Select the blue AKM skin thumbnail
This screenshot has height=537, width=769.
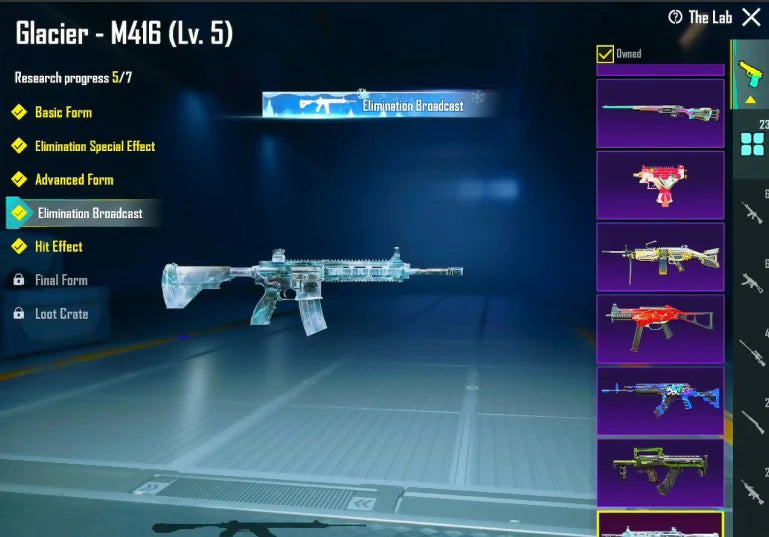[660, 400]
